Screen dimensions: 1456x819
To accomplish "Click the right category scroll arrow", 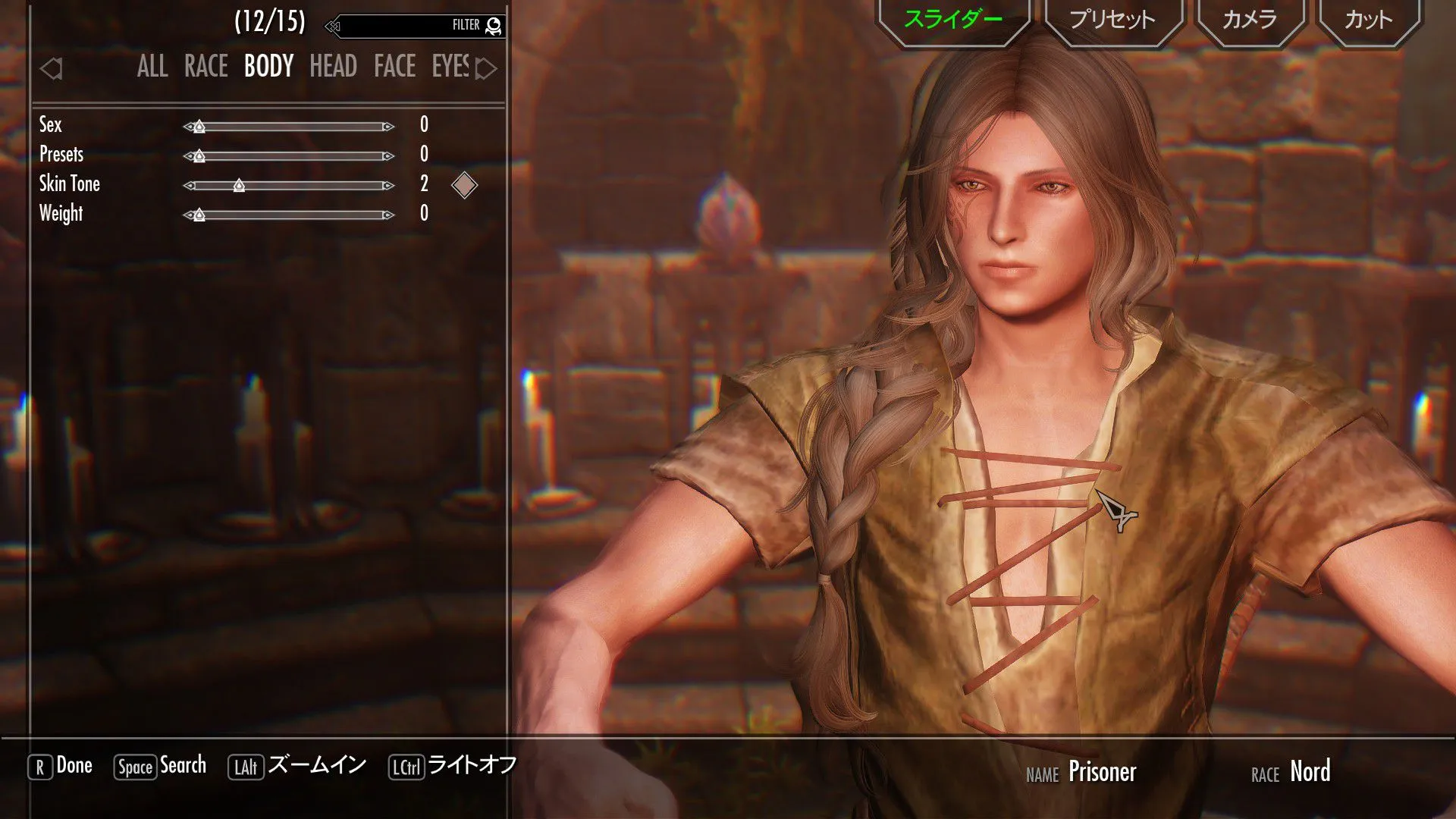I will [x=486, y=69].
